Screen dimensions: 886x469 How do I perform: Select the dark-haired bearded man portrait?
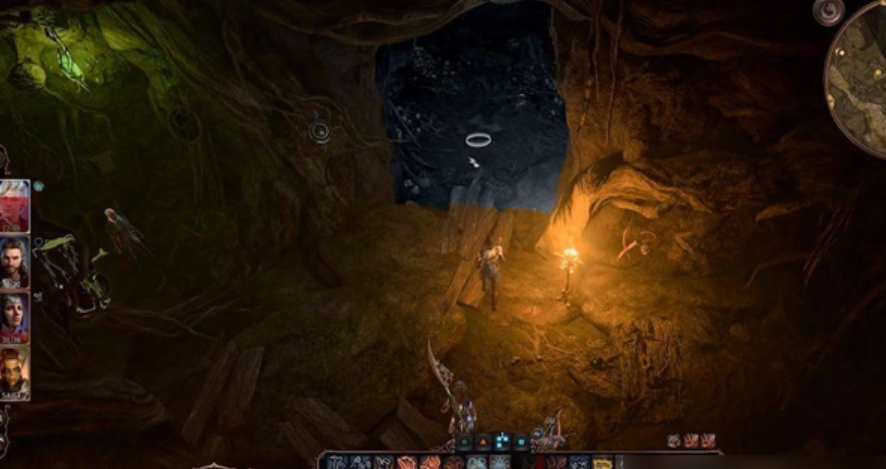click(x=14, y=261)
